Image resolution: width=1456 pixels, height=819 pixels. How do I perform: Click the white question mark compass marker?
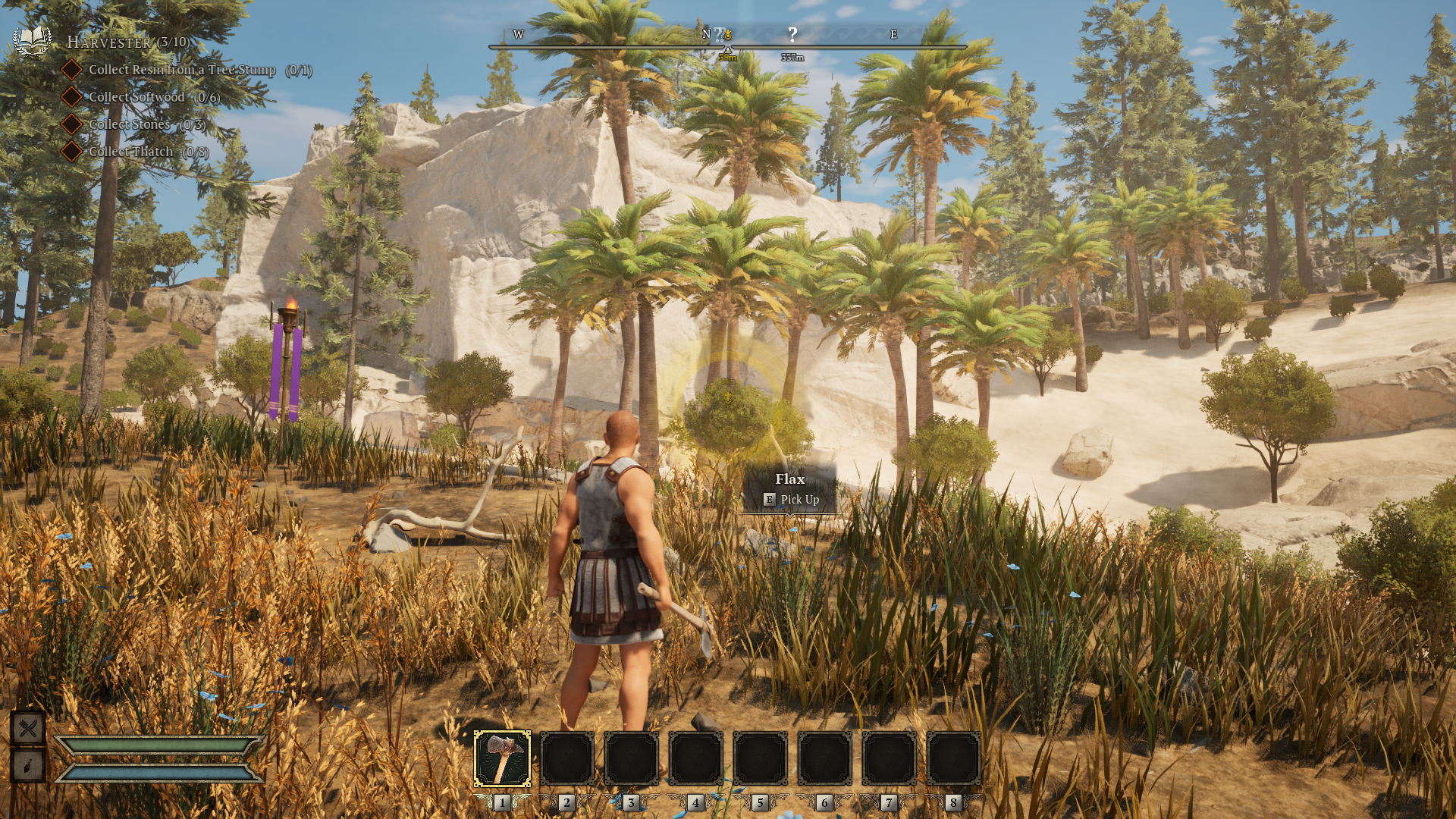pyautogui.click(x=792, y=34)
